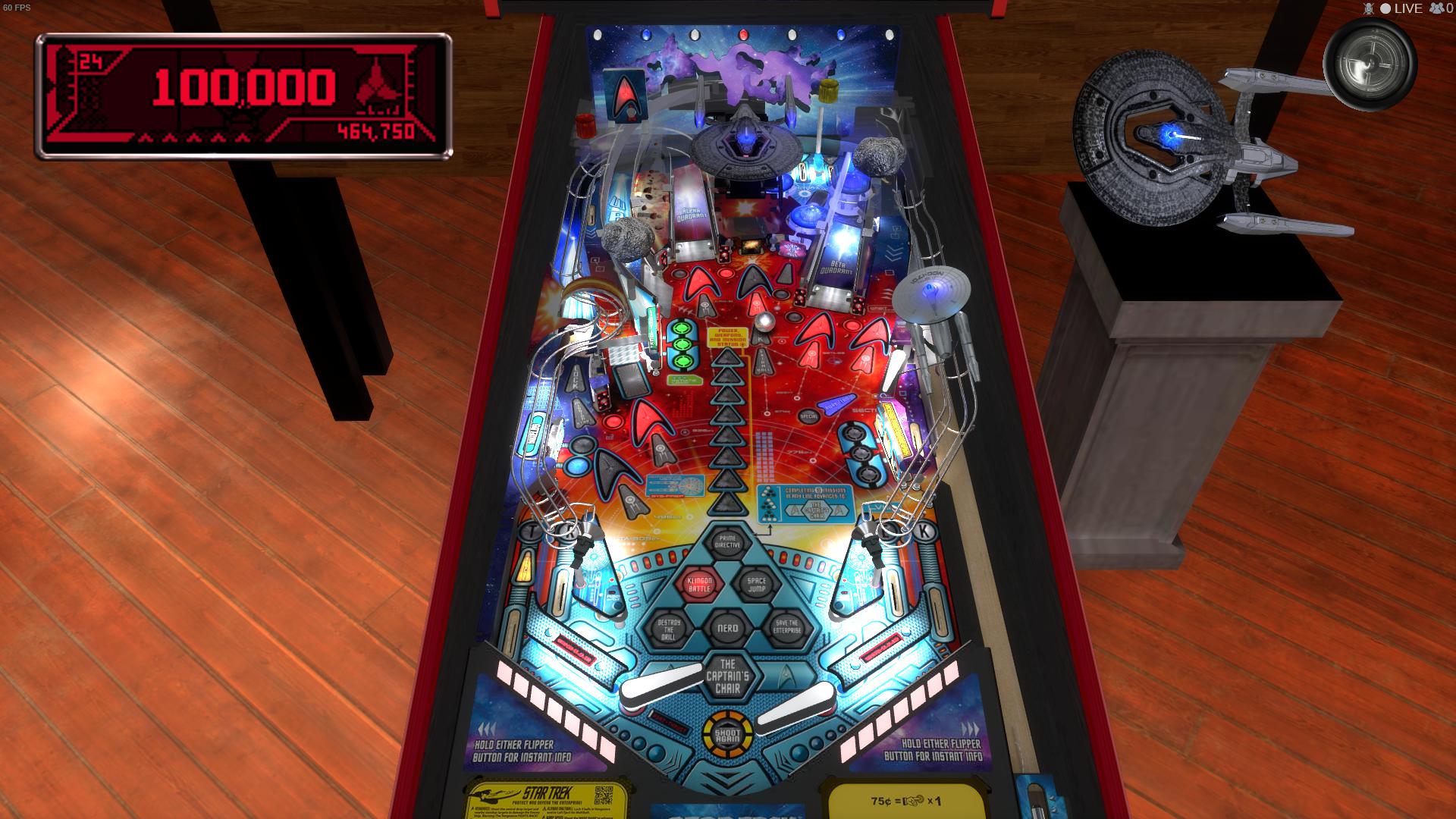Toggle the muted notification bell icon
The height and width of the screenshot is (819, 1456).
1369,9
